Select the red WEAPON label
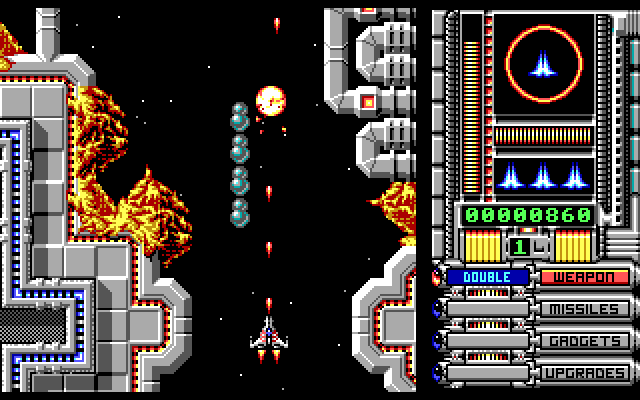 click(x=586, y=277)
